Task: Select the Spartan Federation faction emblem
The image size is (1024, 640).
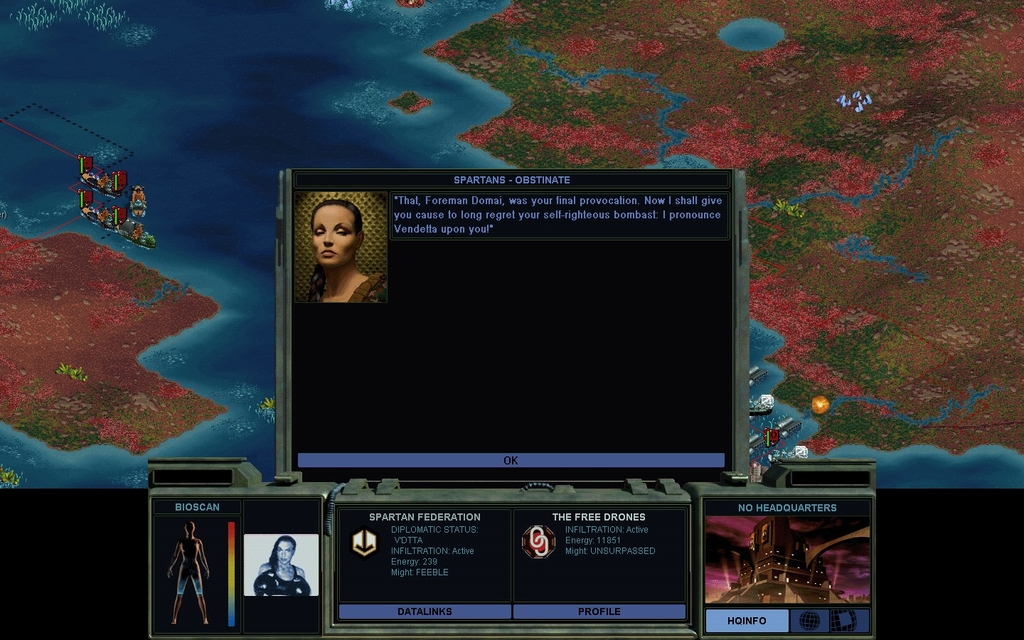Action: 364,542
